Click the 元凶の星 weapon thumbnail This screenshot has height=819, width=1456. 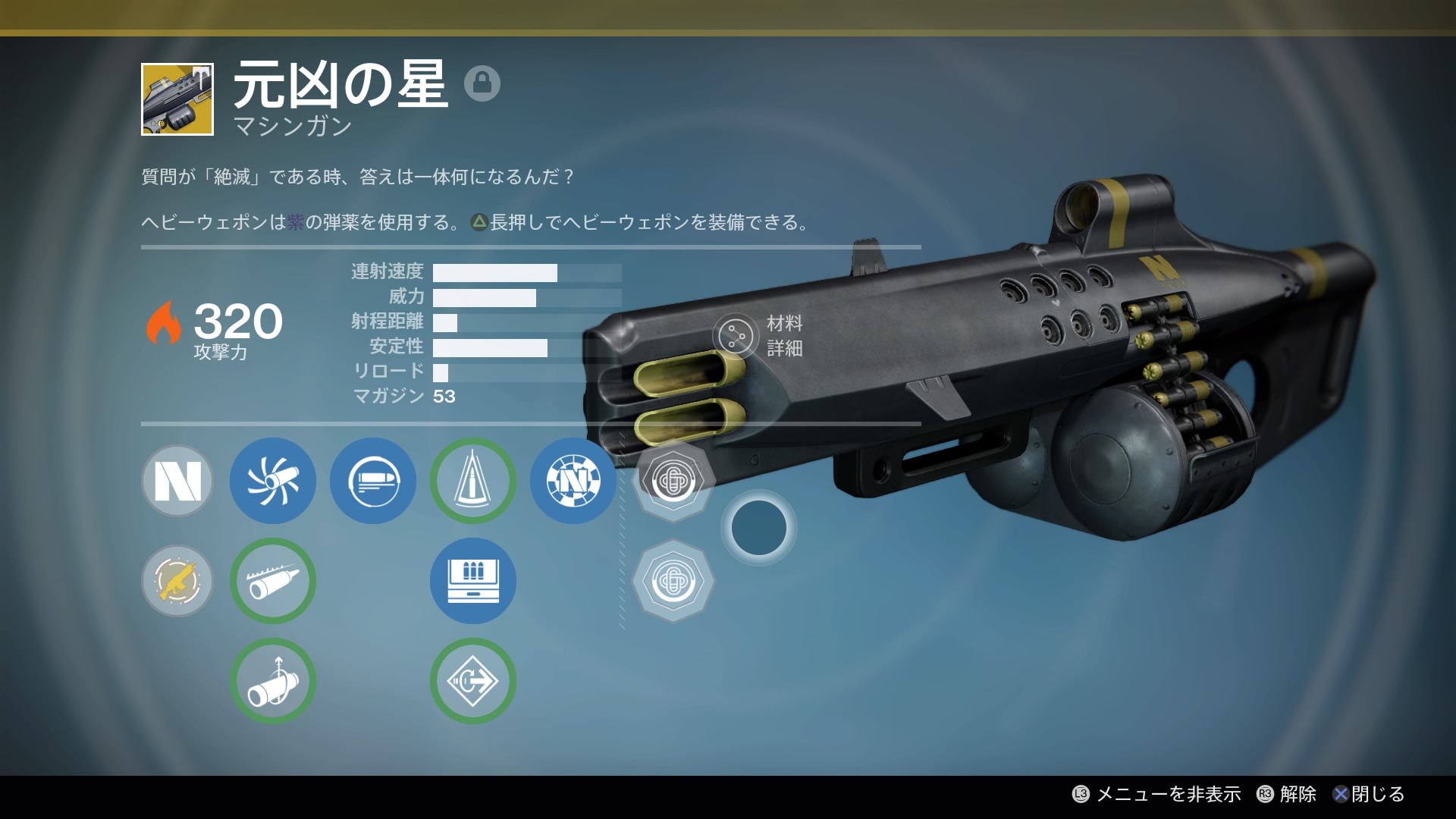[x=177, y=99]
